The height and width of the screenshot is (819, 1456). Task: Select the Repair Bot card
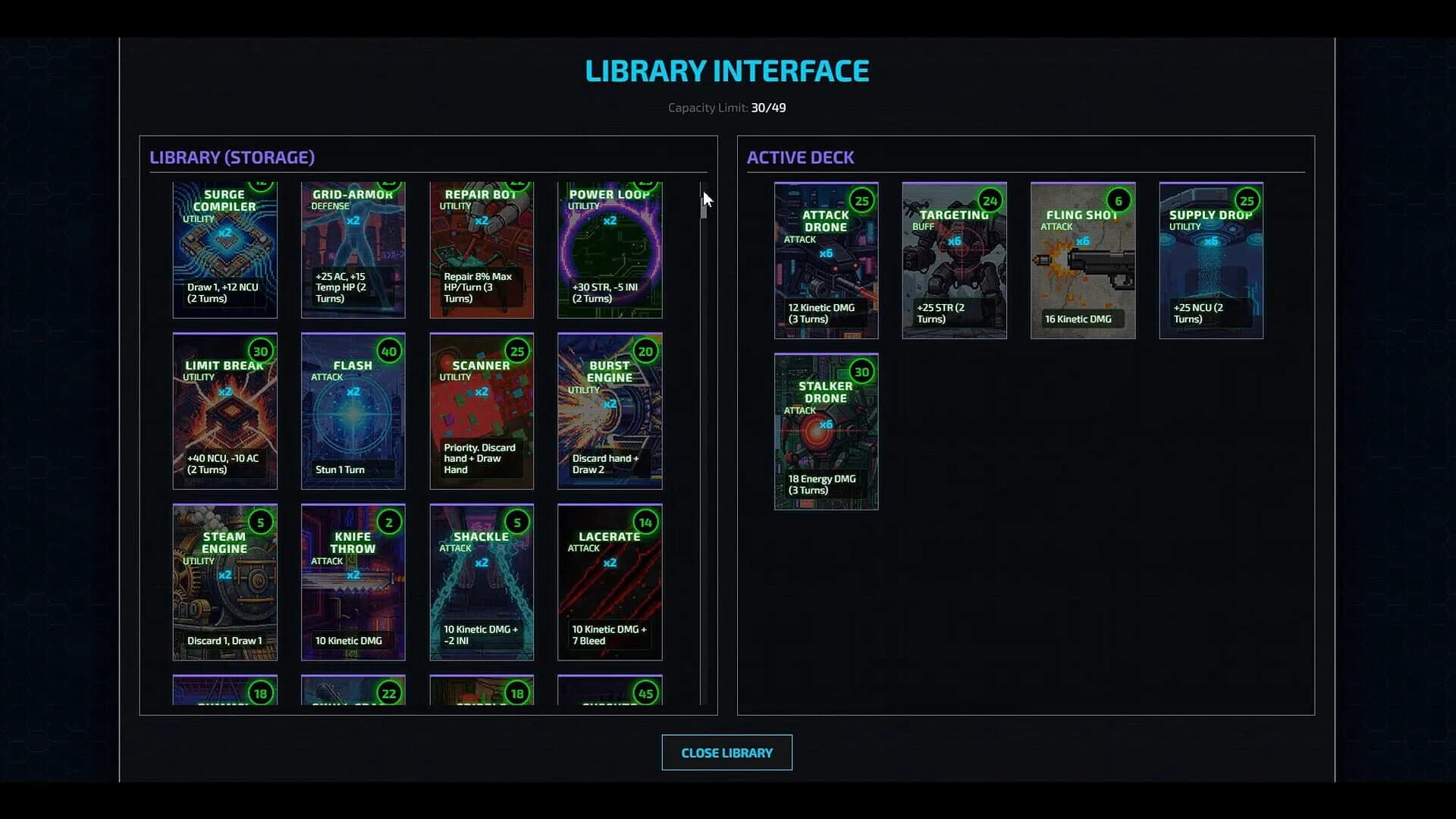click(x=481, y=250)
